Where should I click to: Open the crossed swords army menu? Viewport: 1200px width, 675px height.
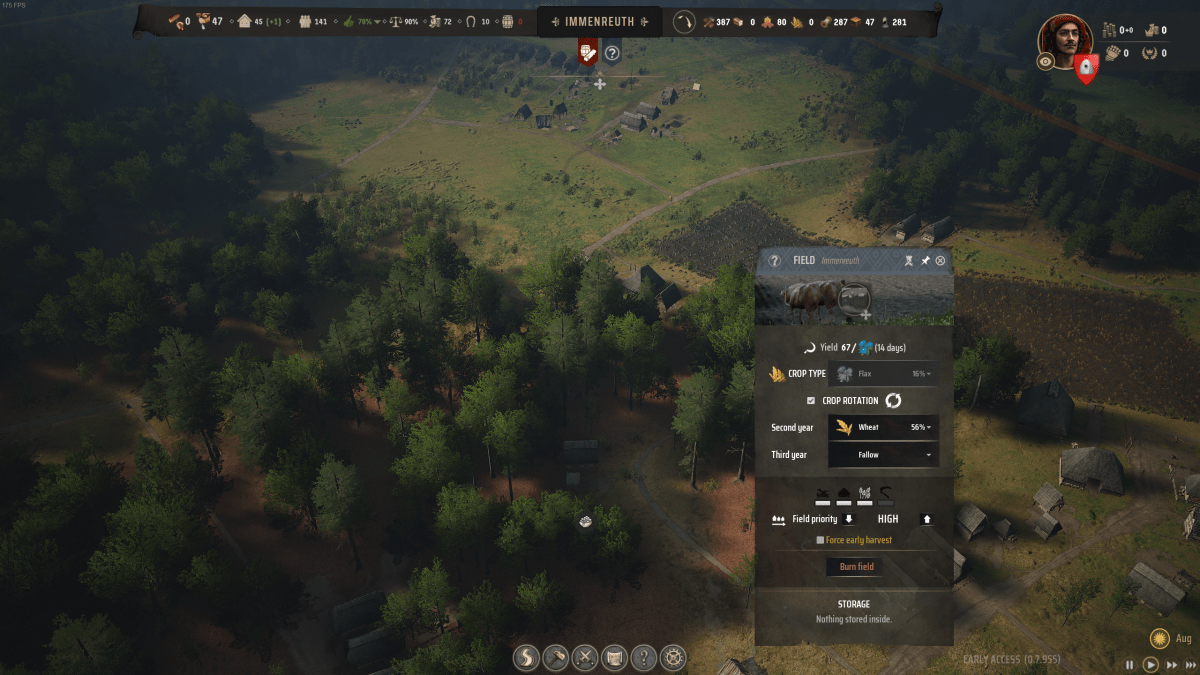[x=585, y=657]
